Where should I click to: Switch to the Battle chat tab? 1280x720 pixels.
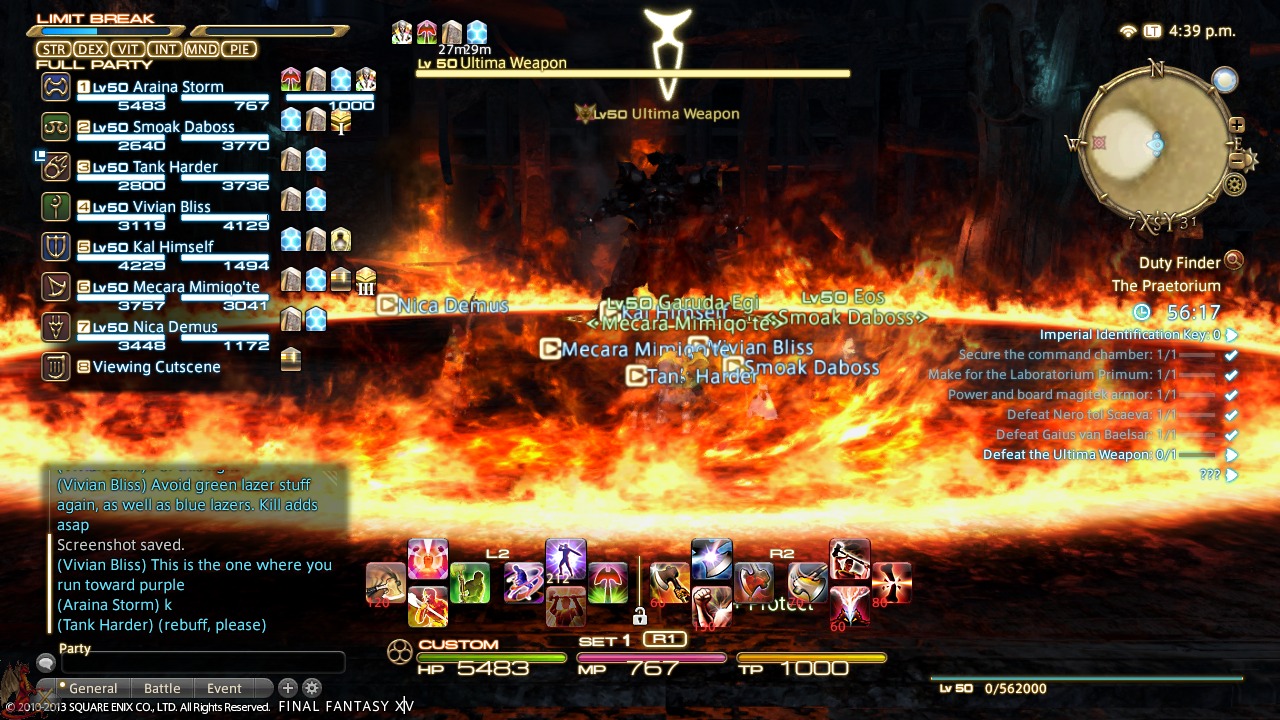point(161,688)
